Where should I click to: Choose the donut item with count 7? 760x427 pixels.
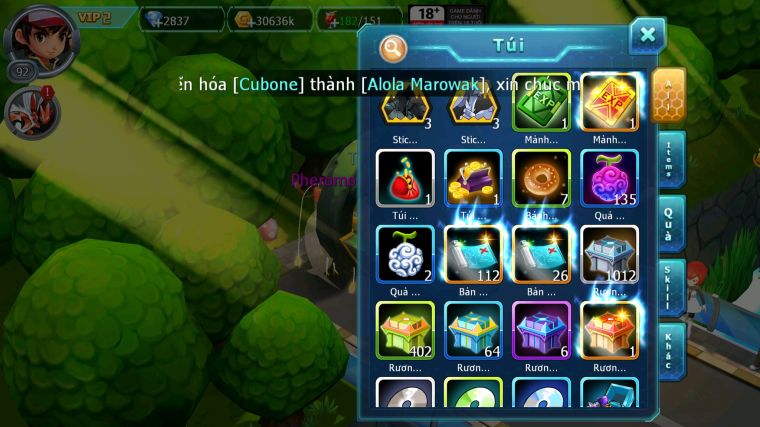pyautogui.click(x=541, y=179)
